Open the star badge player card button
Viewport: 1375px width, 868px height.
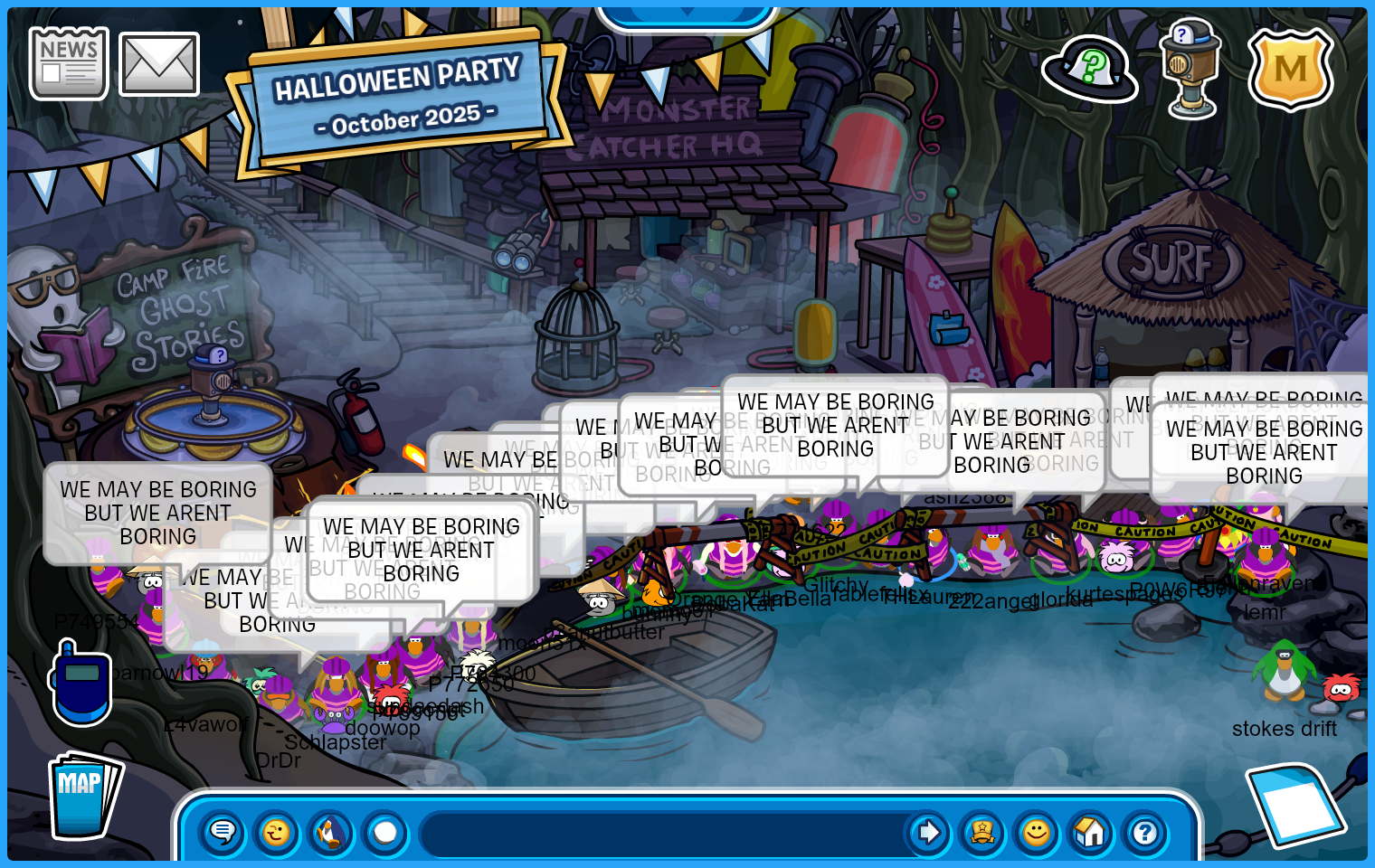click(982, 832)
